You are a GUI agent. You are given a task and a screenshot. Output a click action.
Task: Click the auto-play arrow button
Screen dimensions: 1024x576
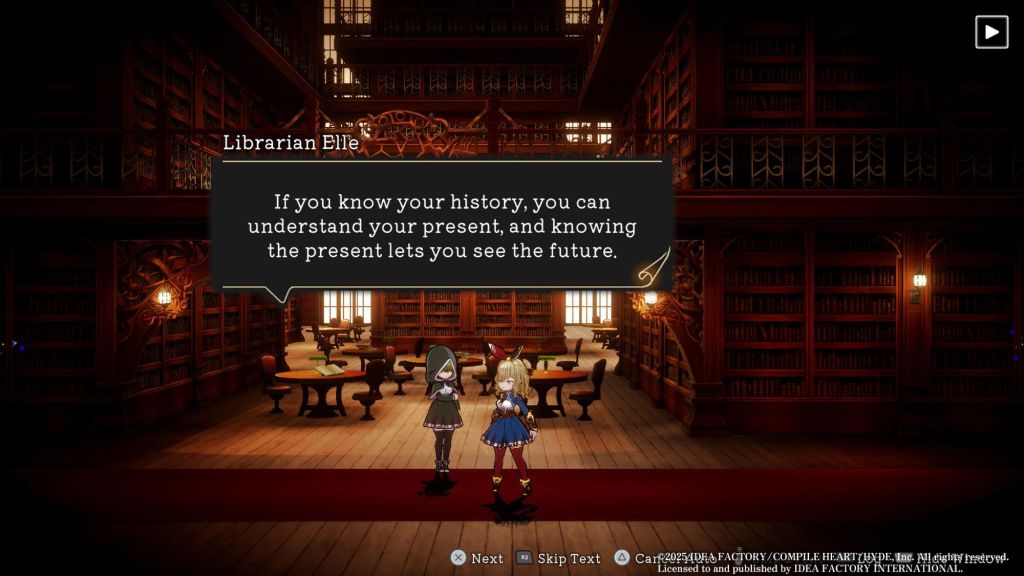tap(991, 32)
